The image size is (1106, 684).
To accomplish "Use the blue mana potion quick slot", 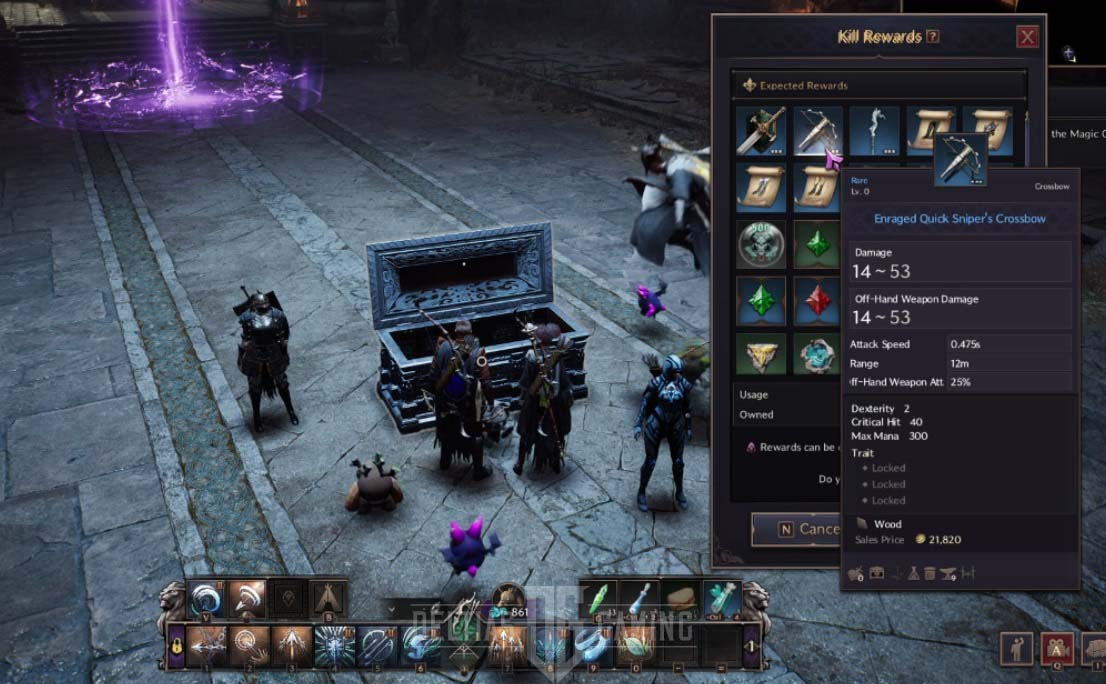I will point(638,598).
